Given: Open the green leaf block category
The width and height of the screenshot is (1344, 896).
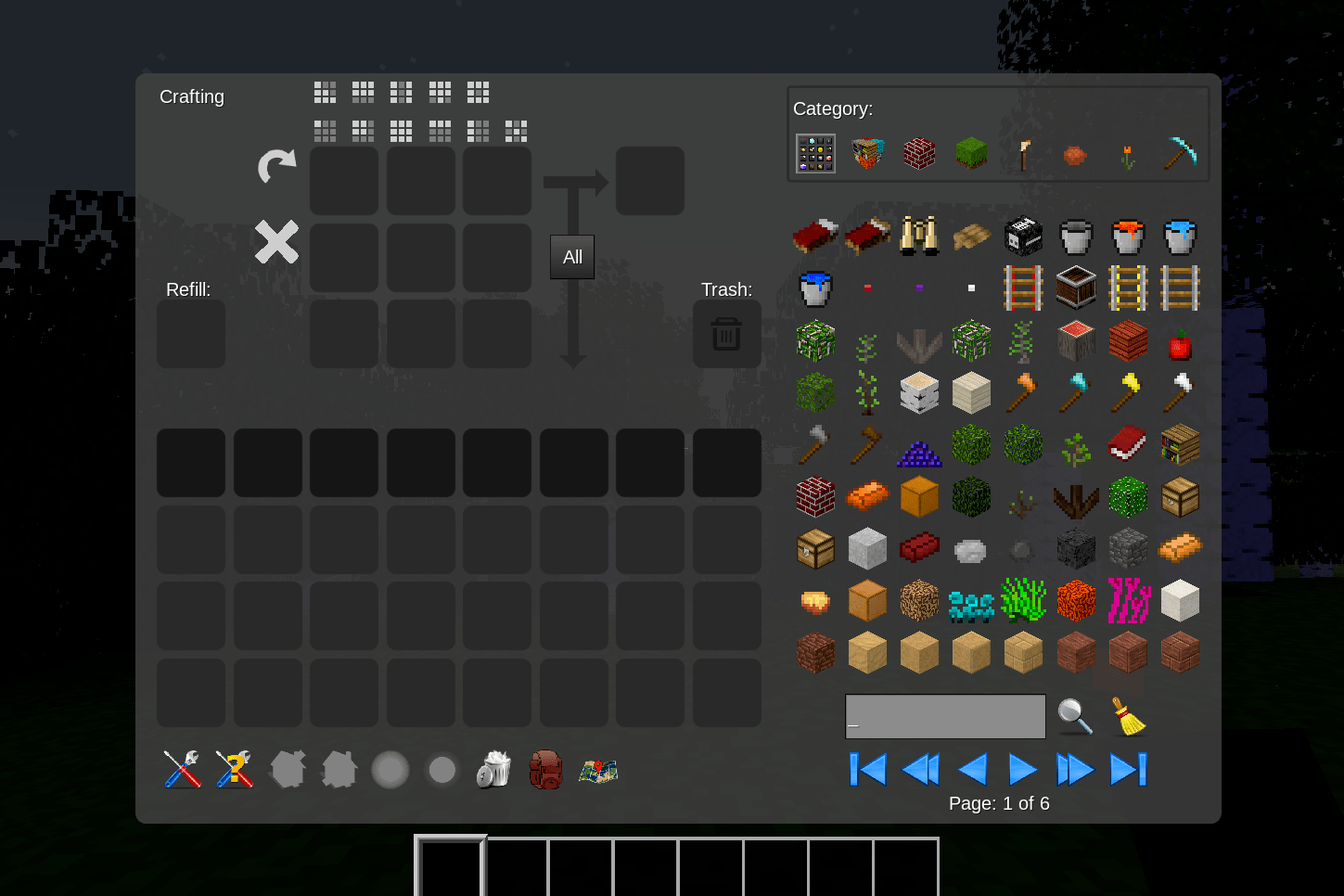Looking at the screenshot, I should [x=971, y=154].
